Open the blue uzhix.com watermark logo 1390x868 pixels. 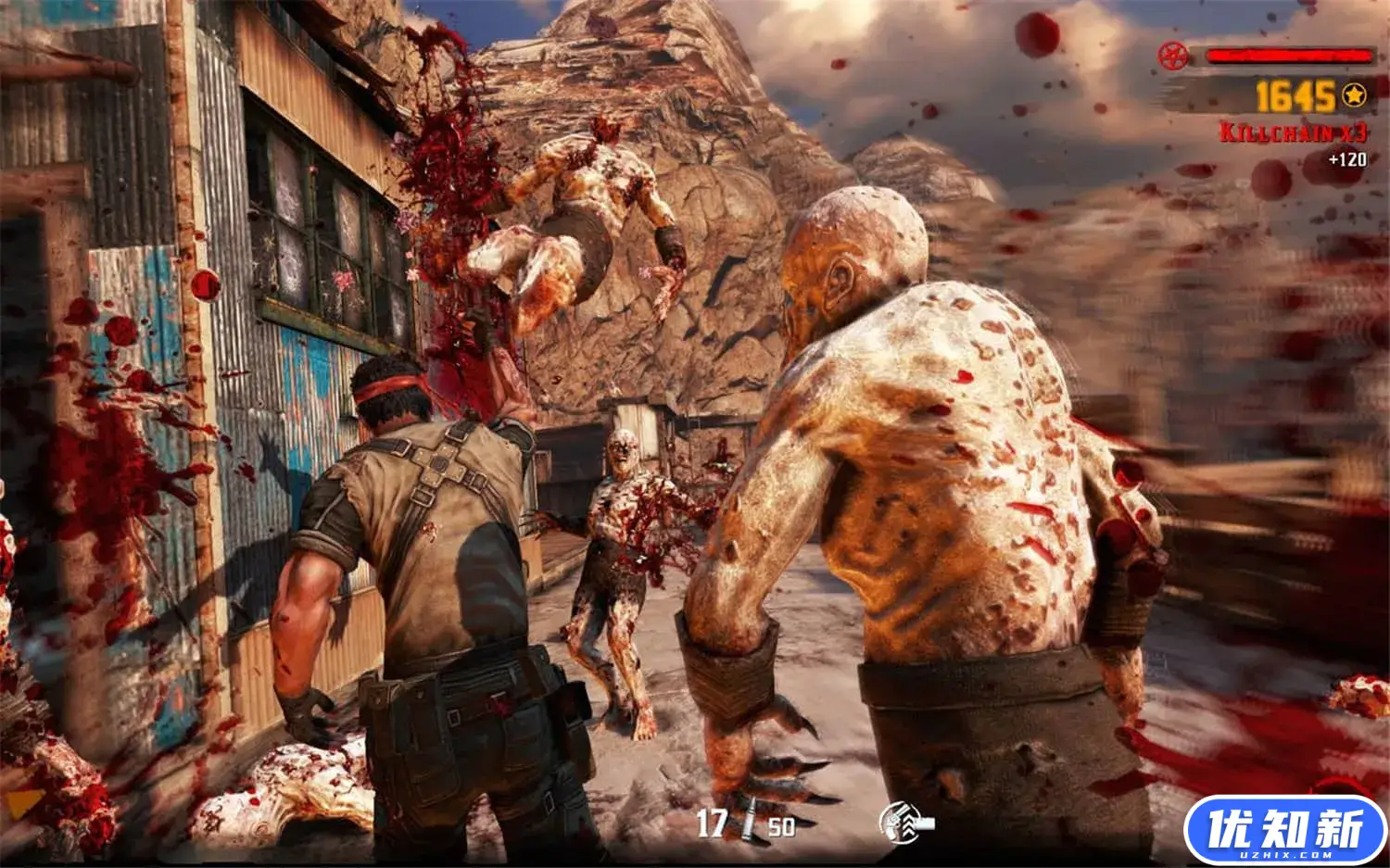(x=1284, y=830)
